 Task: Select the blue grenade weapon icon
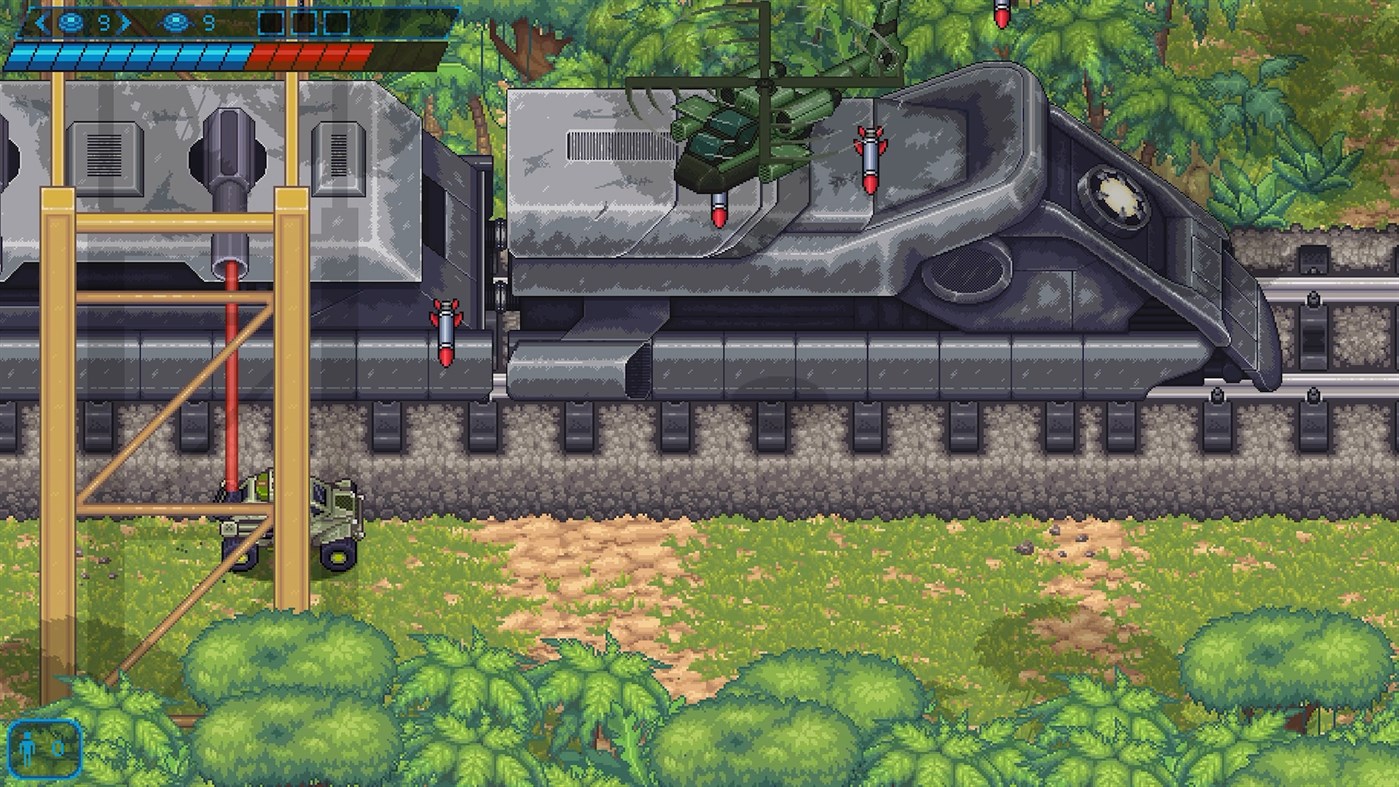[x=70, y=22]
